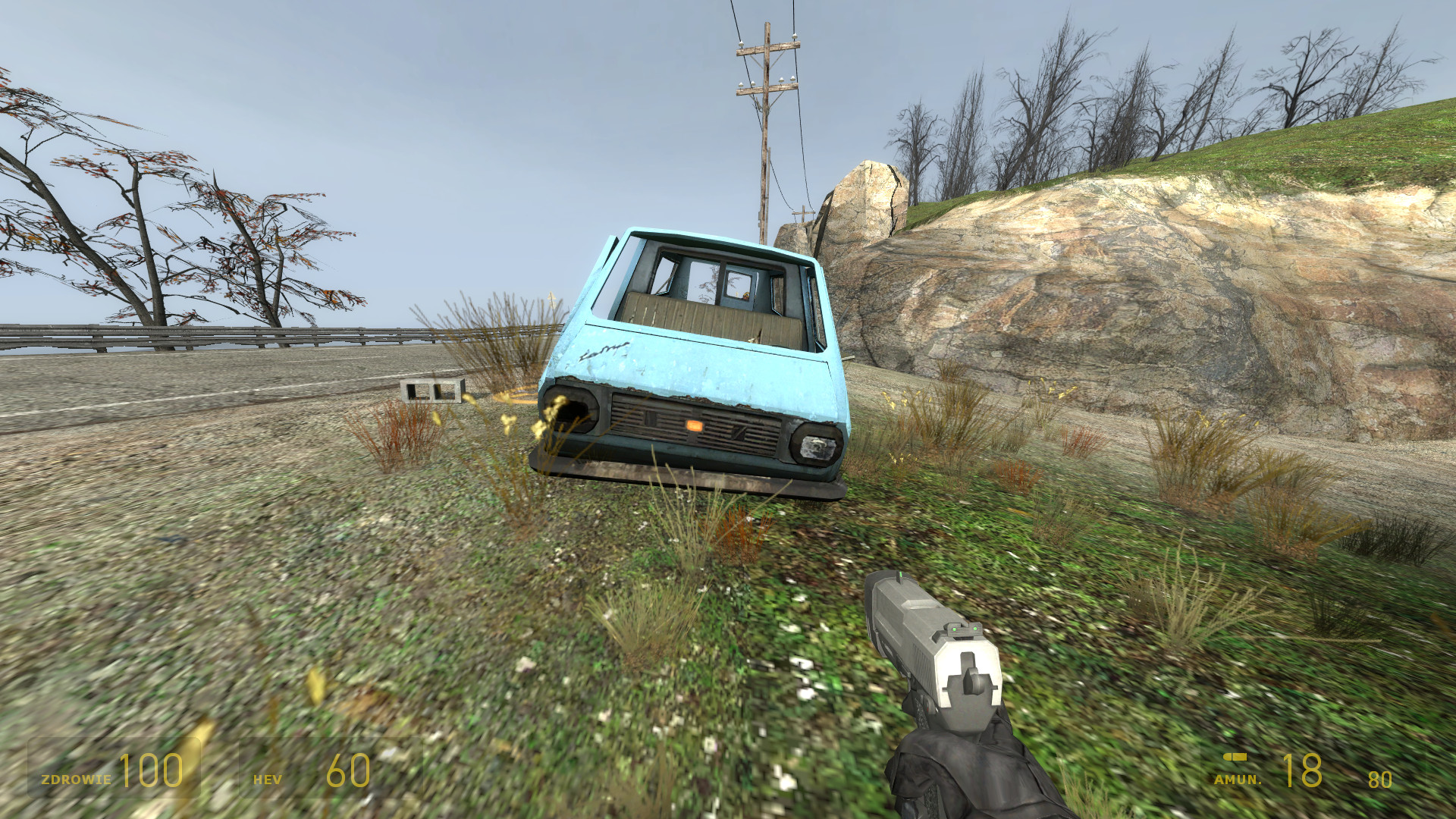
Task: Expand the reserve ammo count showing 80
Action: pos(1382,780)
